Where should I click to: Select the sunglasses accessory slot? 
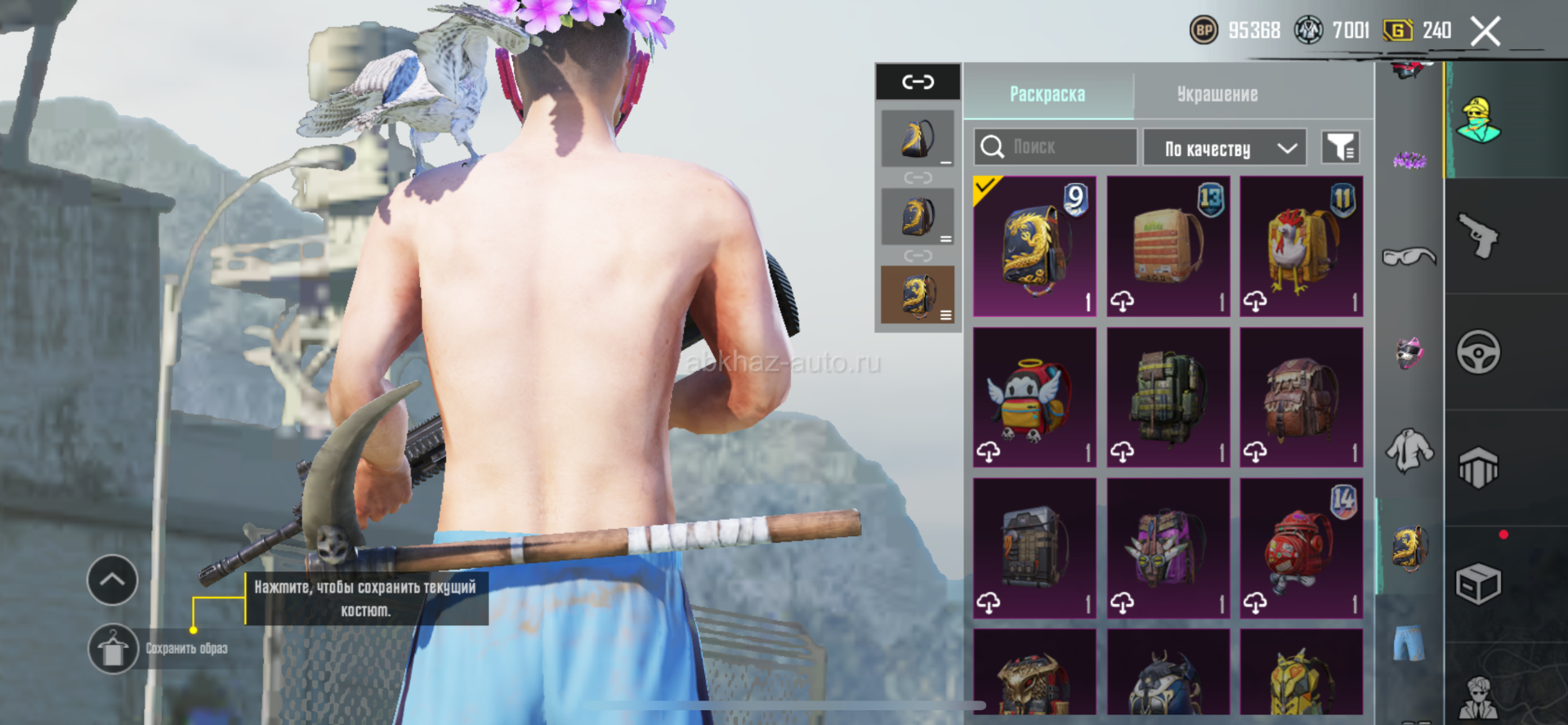click(x=1409, y=257)
